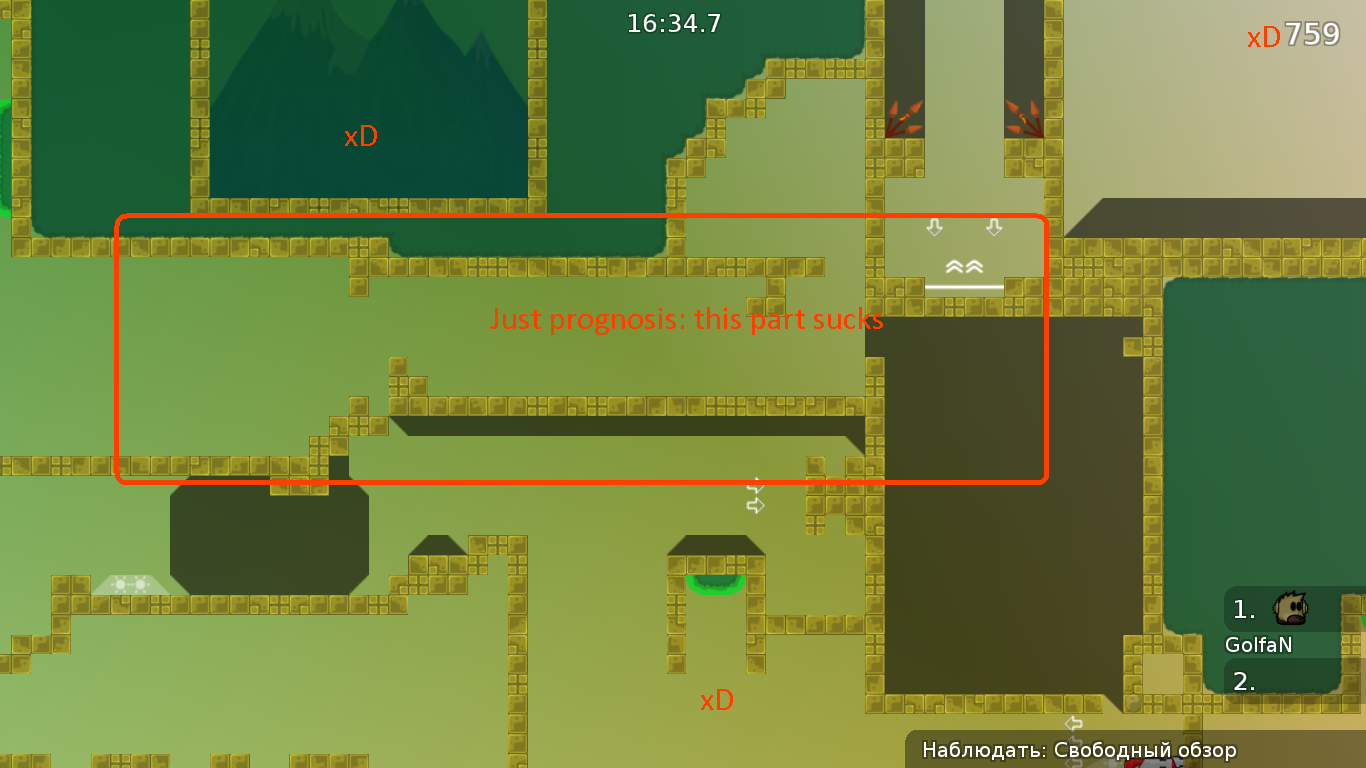This screenshot has height=768, width=1366.
Task: Click the xD 759 counter top right
Action: tap(1292, 35)
